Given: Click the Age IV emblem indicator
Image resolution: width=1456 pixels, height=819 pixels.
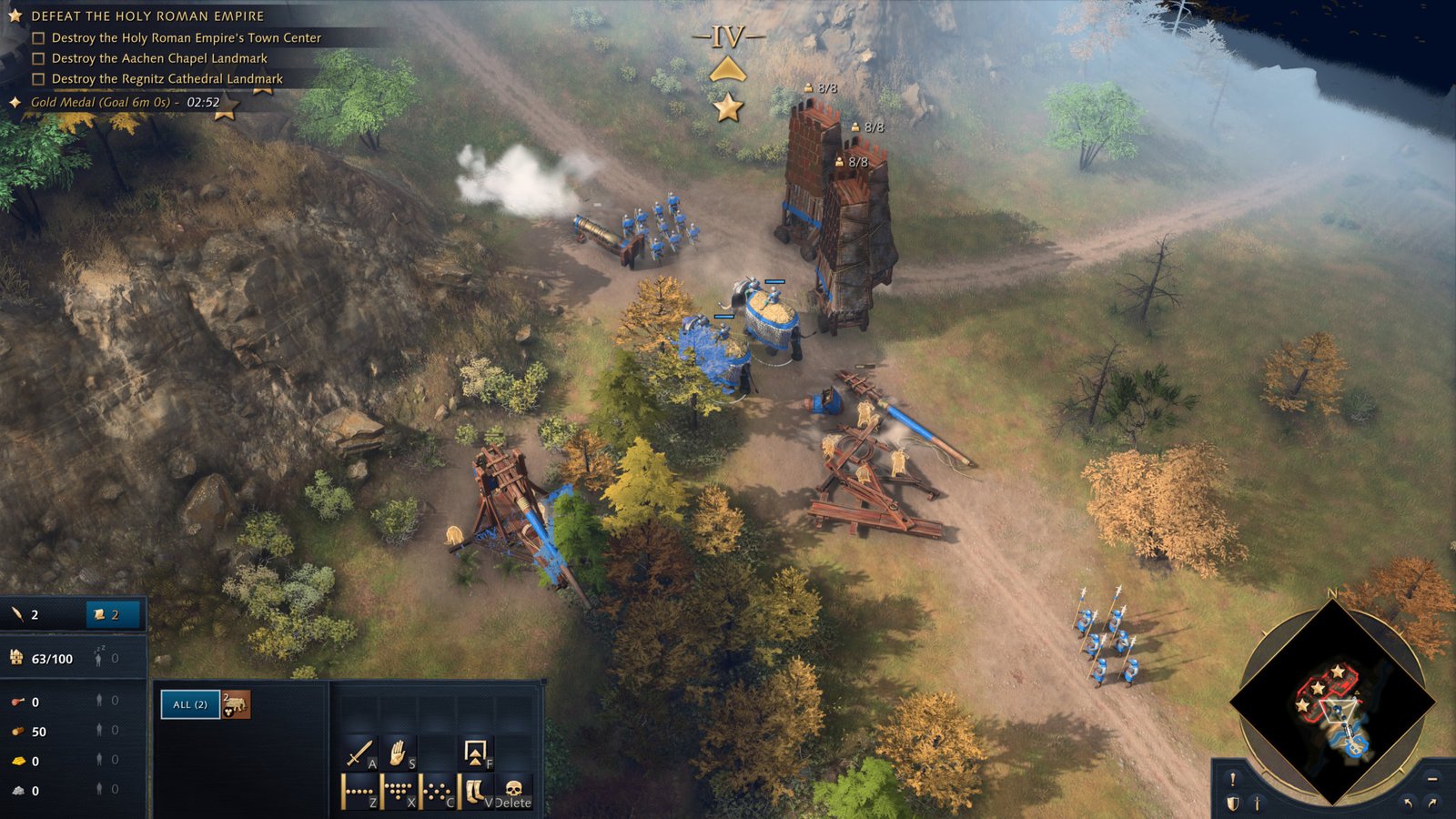Looking at the screenshot, I should tap(728, 38).
